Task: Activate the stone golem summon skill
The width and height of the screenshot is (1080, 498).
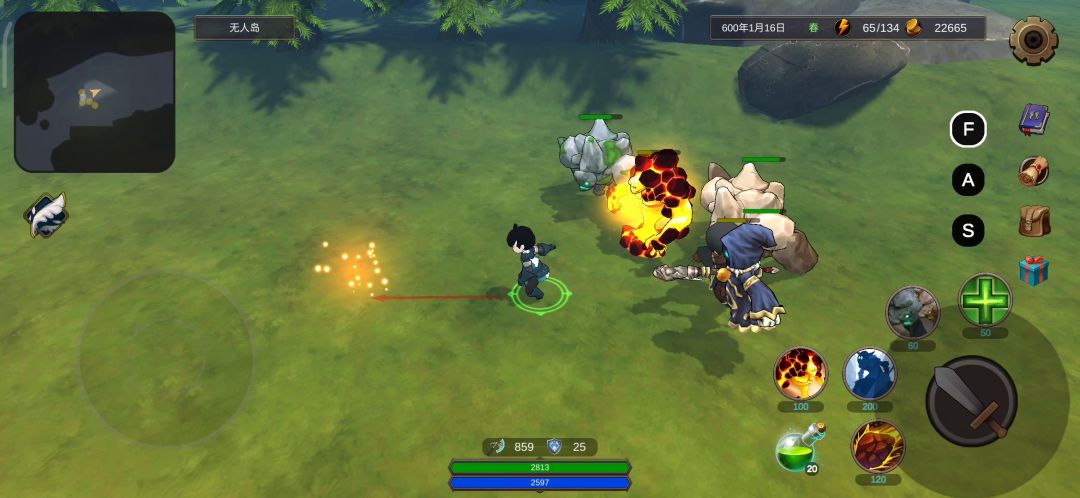Action: click(912, 312)
